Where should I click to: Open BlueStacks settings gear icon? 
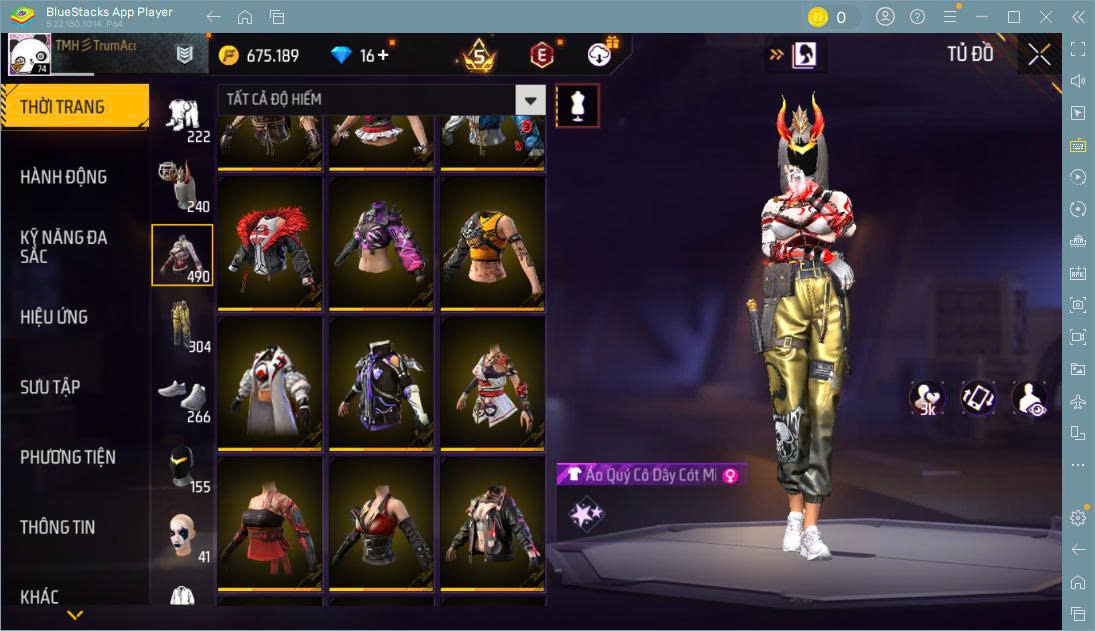1077,517
